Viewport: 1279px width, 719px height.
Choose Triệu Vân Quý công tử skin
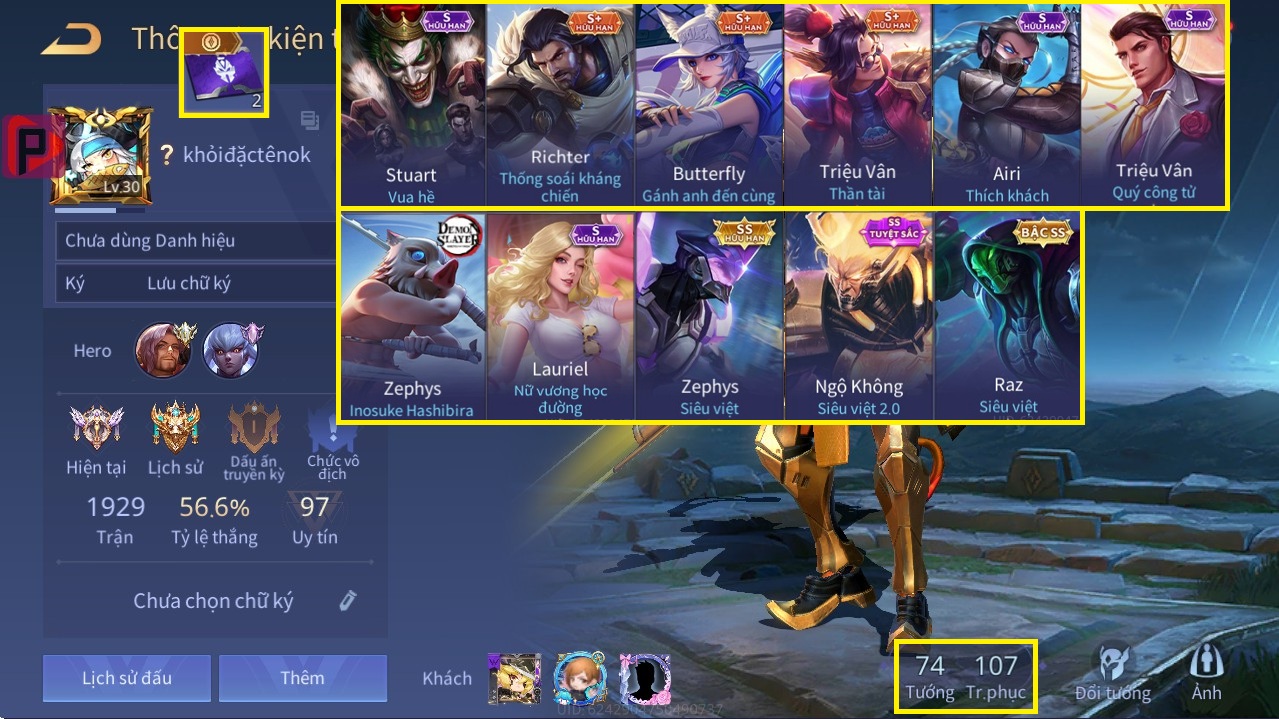[1153, 105]
